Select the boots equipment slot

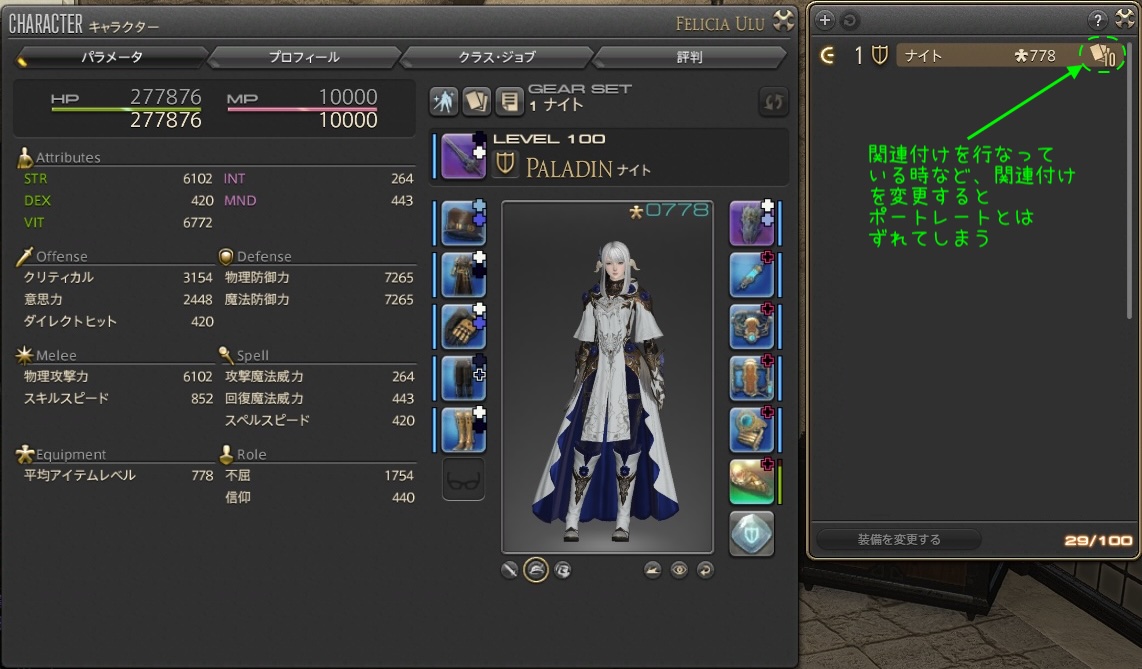pyautogui.click(x=463, y=430)
